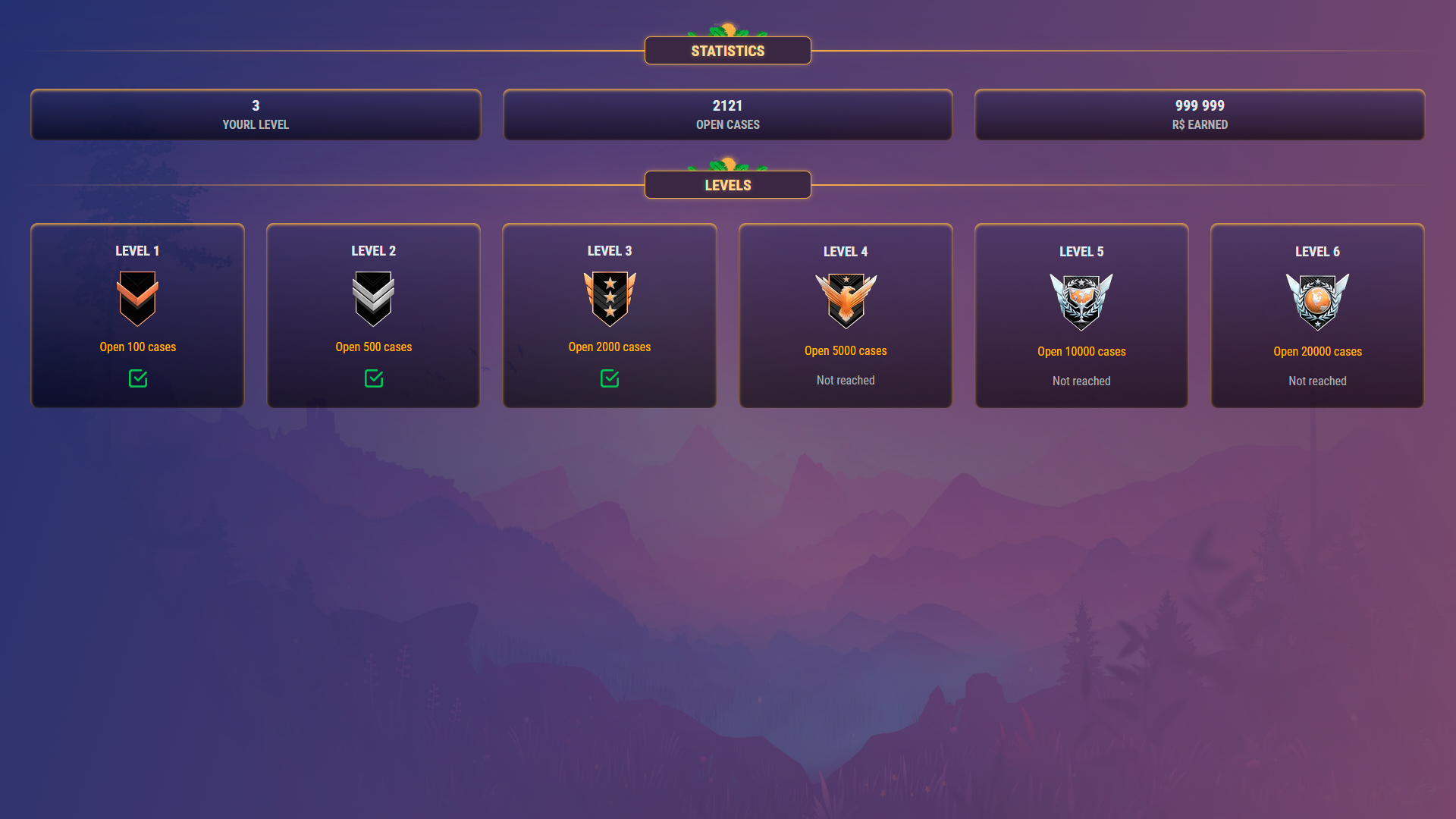Click the wreath decoration above LEVELS
Screen dimensions: 1456x819
[727, 165]
